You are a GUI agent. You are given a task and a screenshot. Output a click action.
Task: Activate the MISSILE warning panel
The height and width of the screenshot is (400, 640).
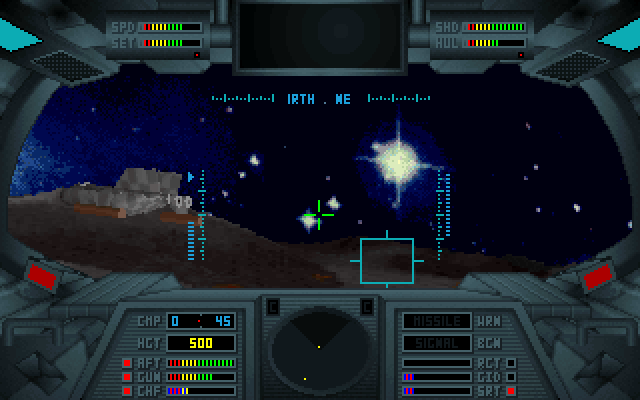click(437, 321)
